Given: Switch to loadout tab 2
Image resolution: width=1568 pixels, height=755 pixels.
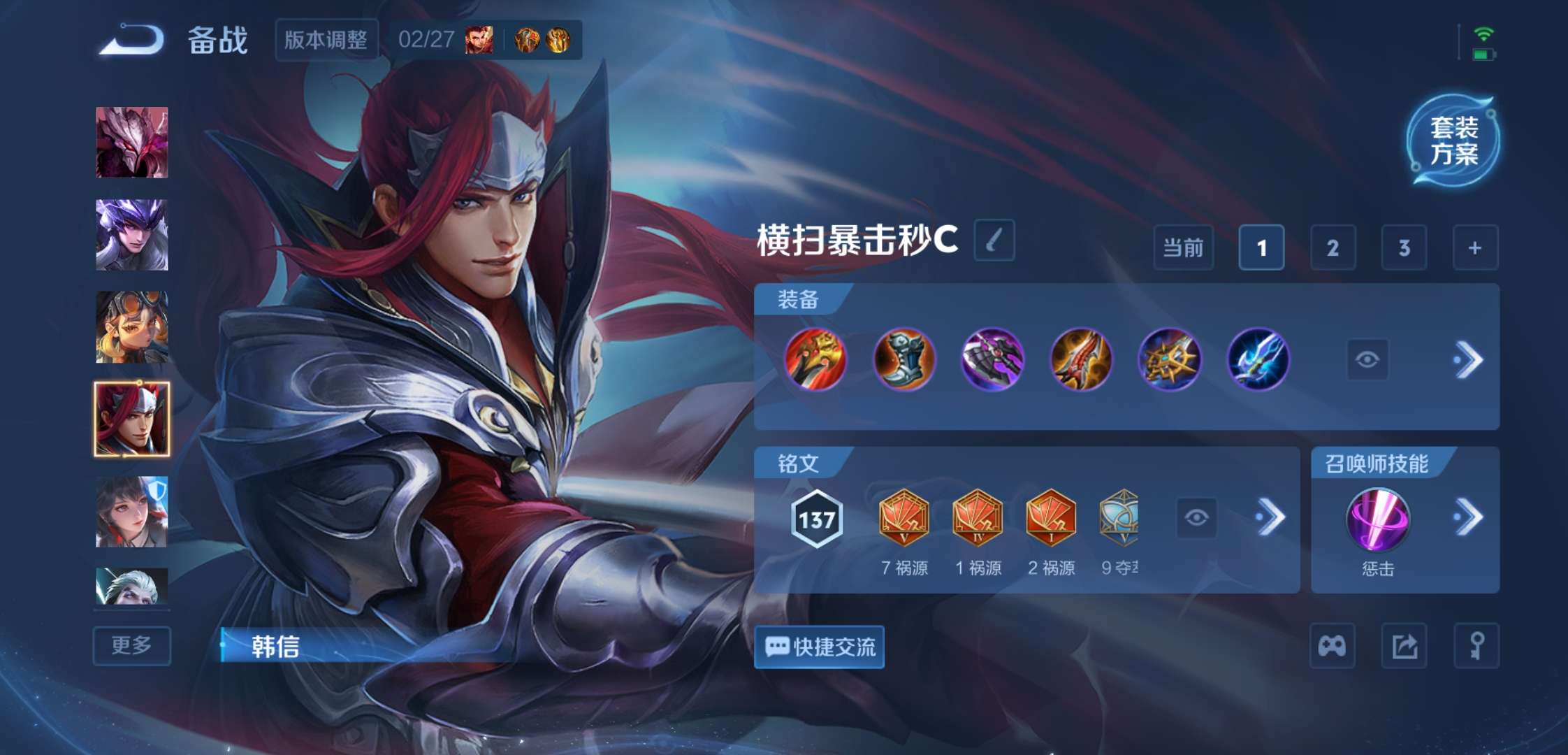Looking at the screenshot, I should 1333,249.
